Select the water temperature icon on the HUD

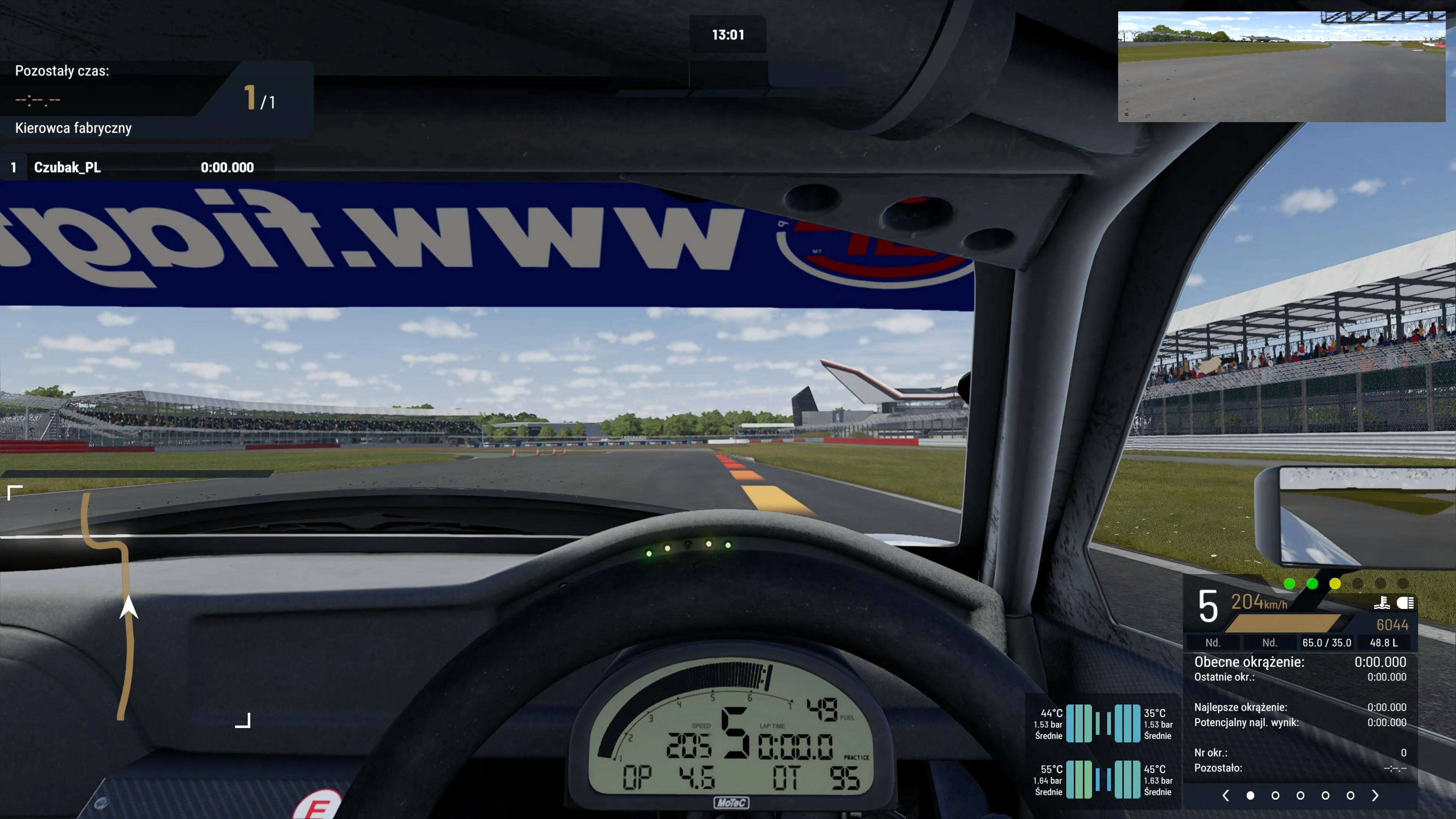pyautogui.click(x=1383, y=603)
